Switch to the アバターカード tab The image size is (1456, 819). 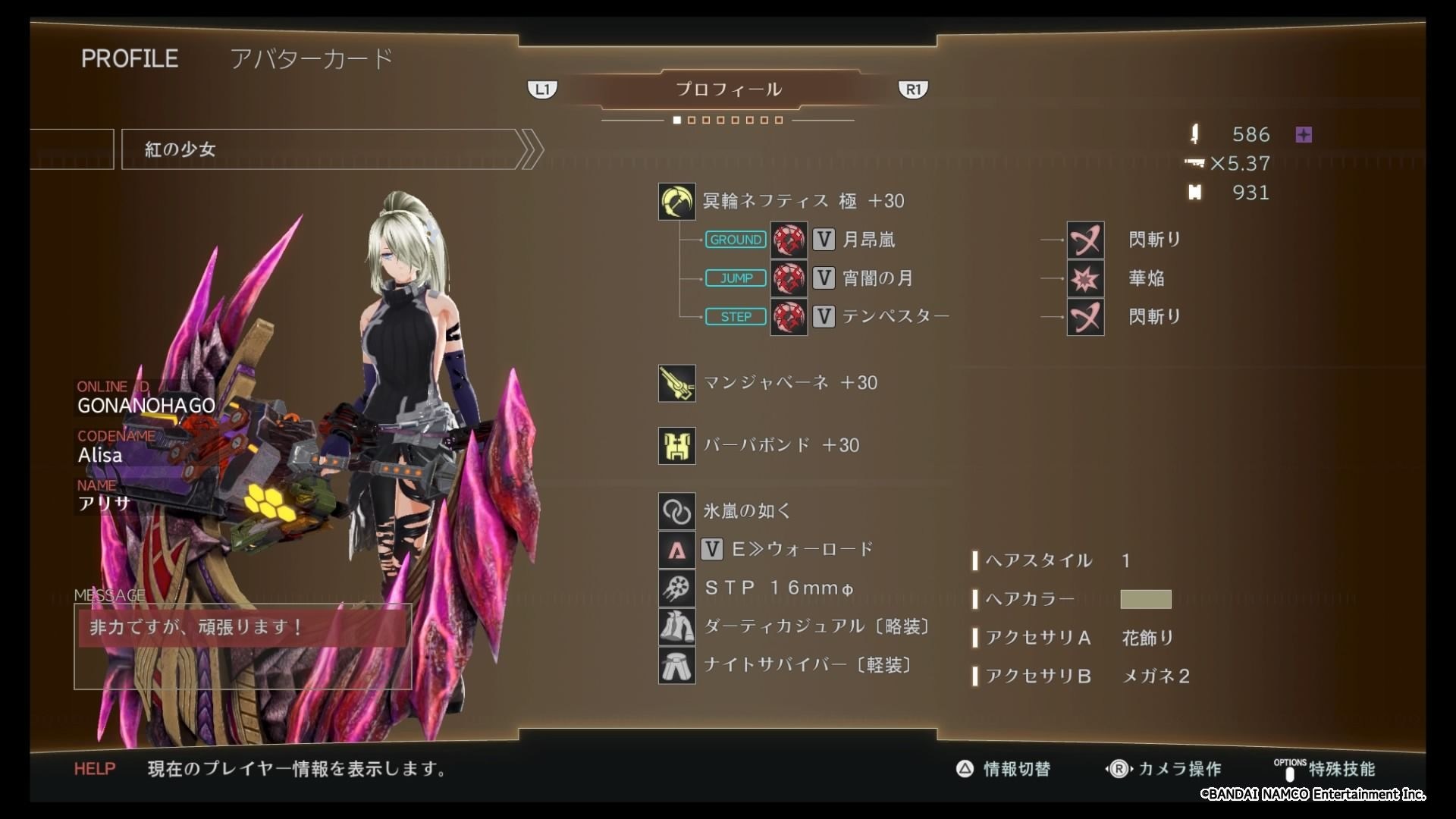pyautogui.click(x=312, y=58)
